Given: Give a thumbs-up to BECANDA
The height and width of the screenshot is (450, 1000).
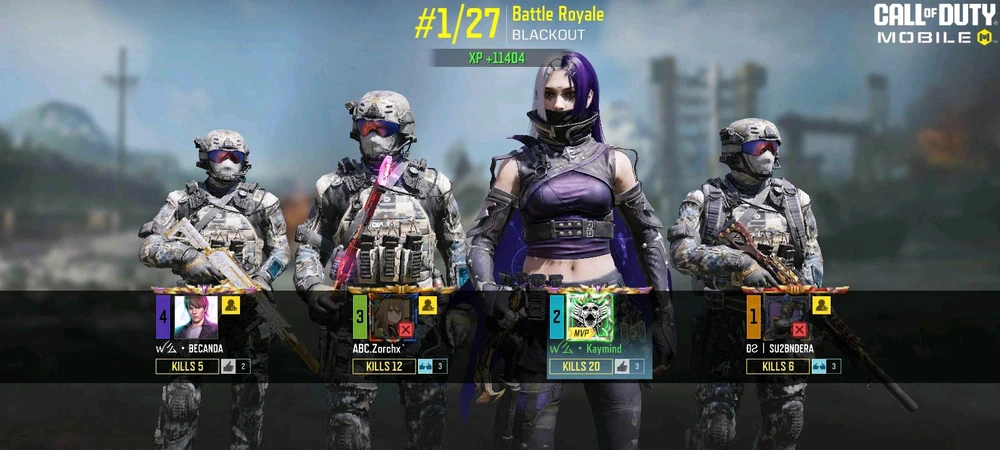Looking at the screenshot, I should [x=228, y=367].
